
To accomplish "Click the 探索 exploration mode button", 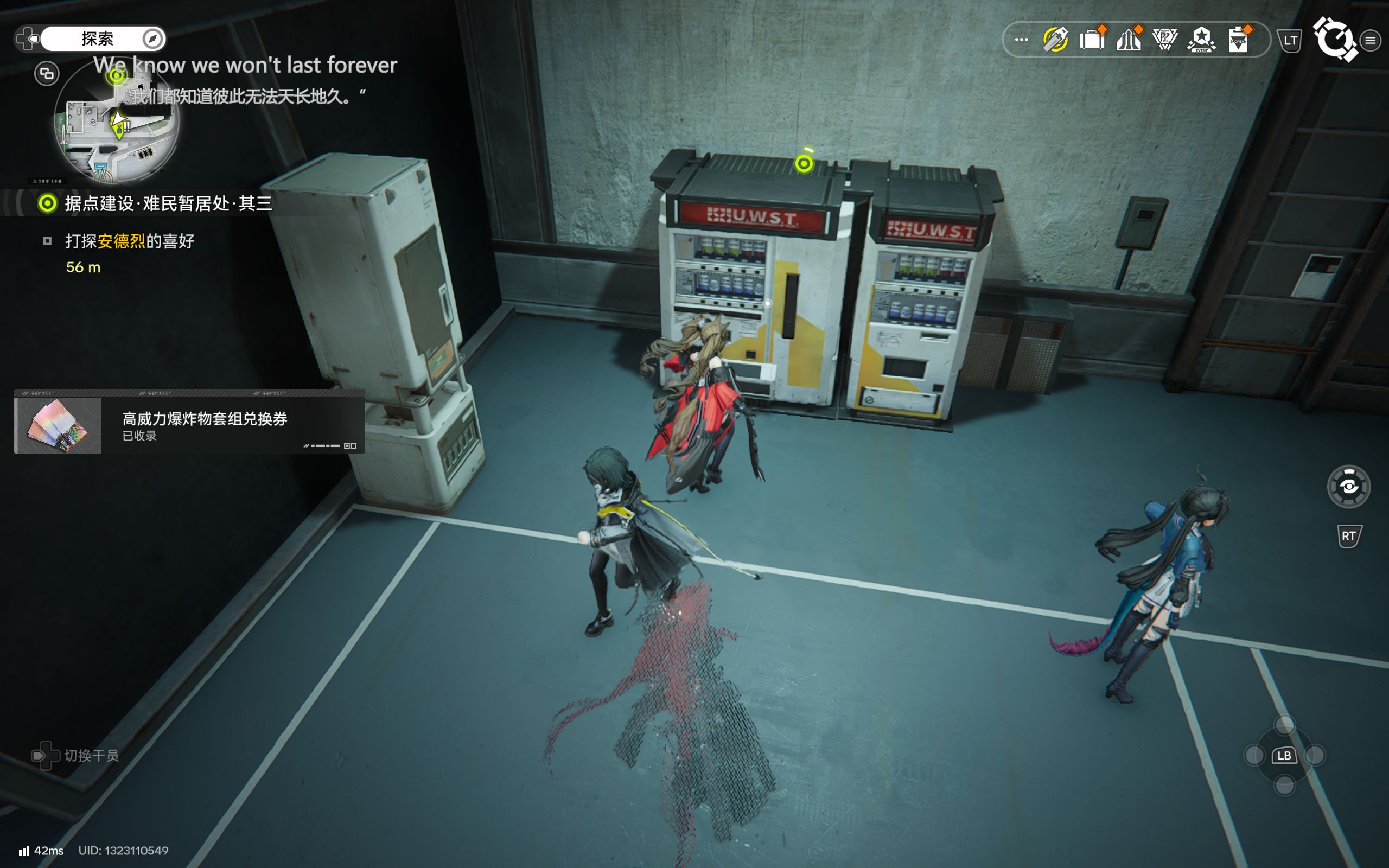I will pyautogui.click(x=98, y=39).
